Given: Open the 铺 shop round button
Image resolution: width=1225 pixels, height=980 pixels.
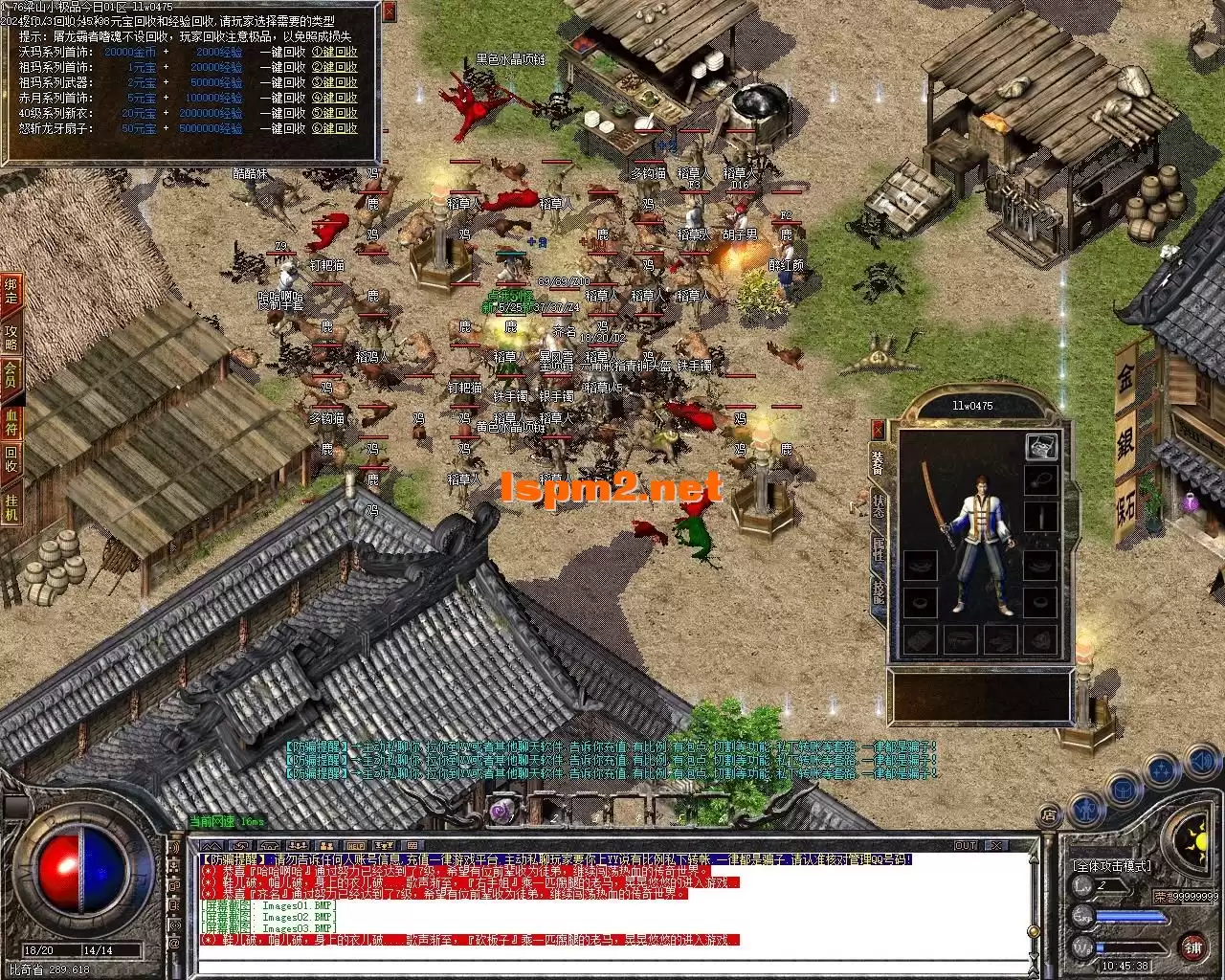Looking at the screenshot, I should click(1192, 947).
